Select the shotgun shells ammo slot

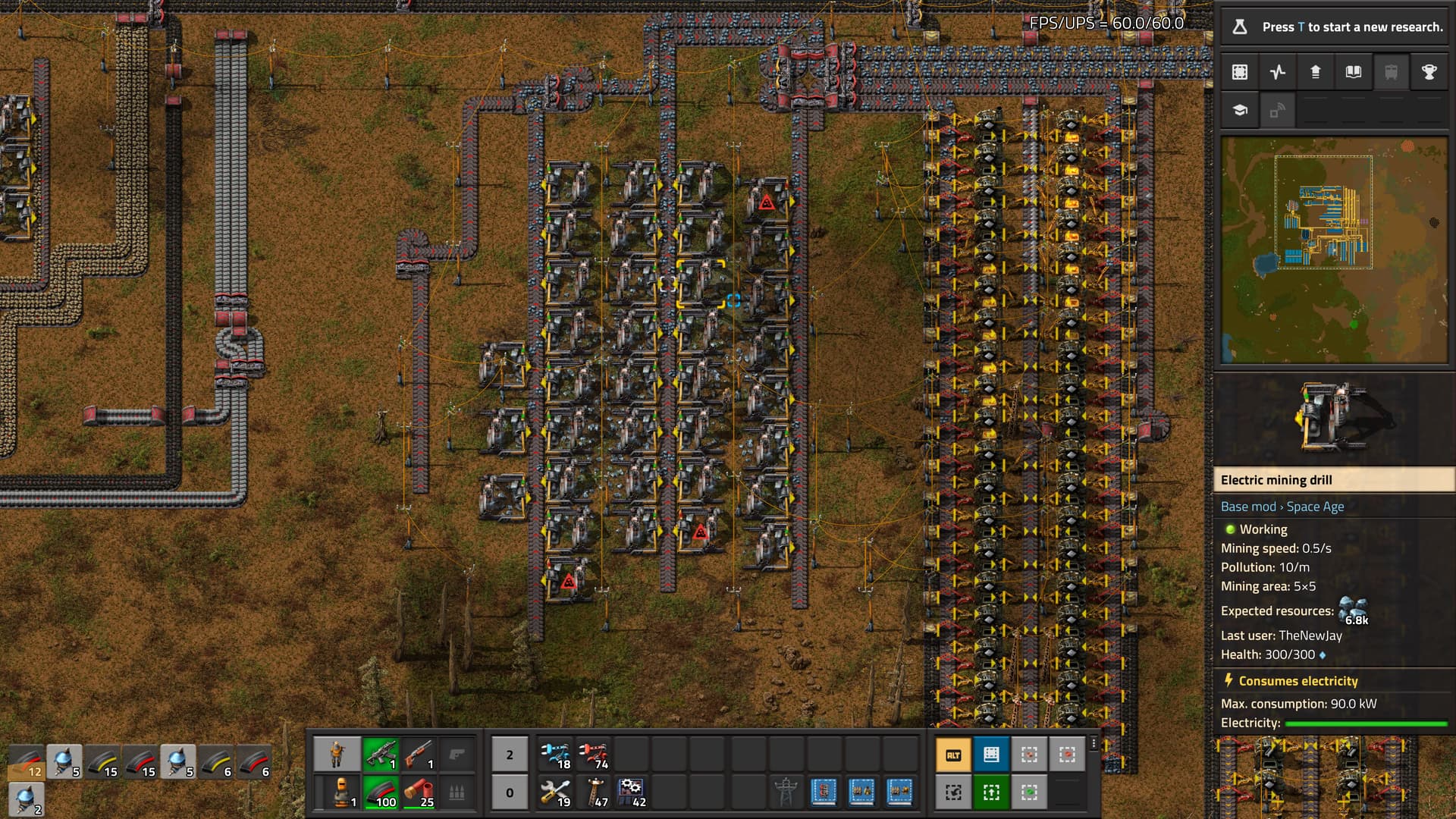click(419, 792)
